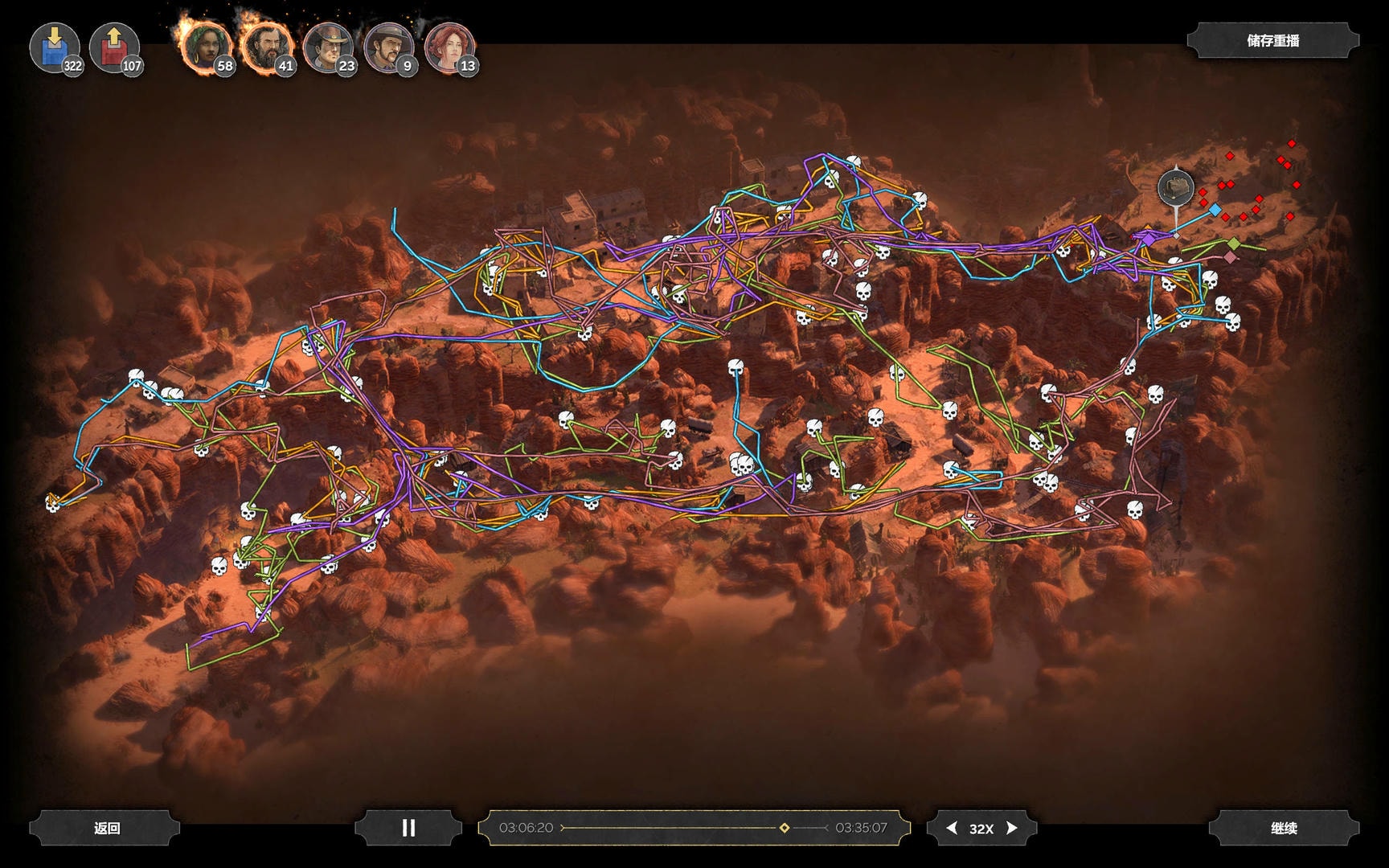Pause the replay playback

tap(408, 828)
